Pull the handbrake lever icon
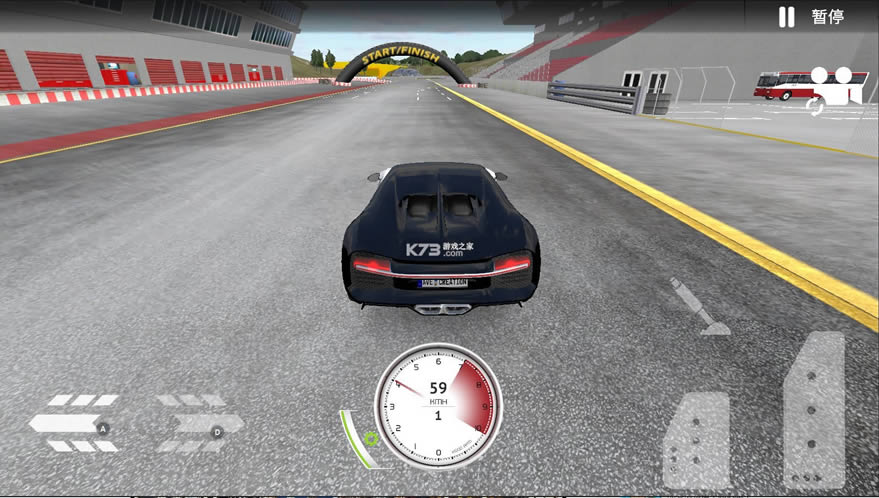This screenshot has width=879, height=498. coord(701,307)
